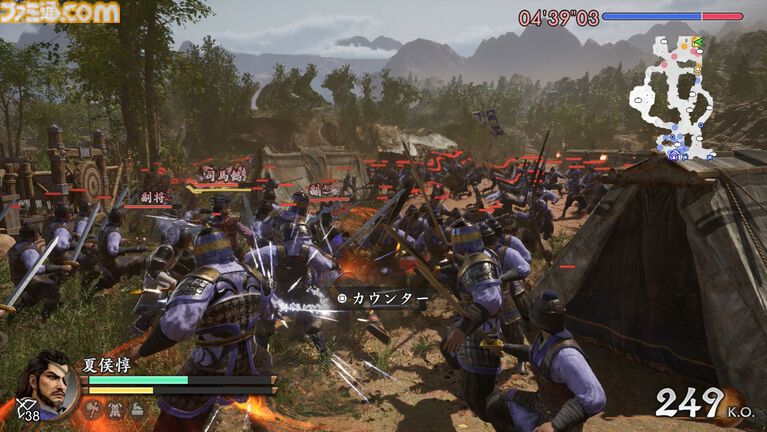Select the green player arrow on minimap
767x432 pixels.
[x=697, y=42]
